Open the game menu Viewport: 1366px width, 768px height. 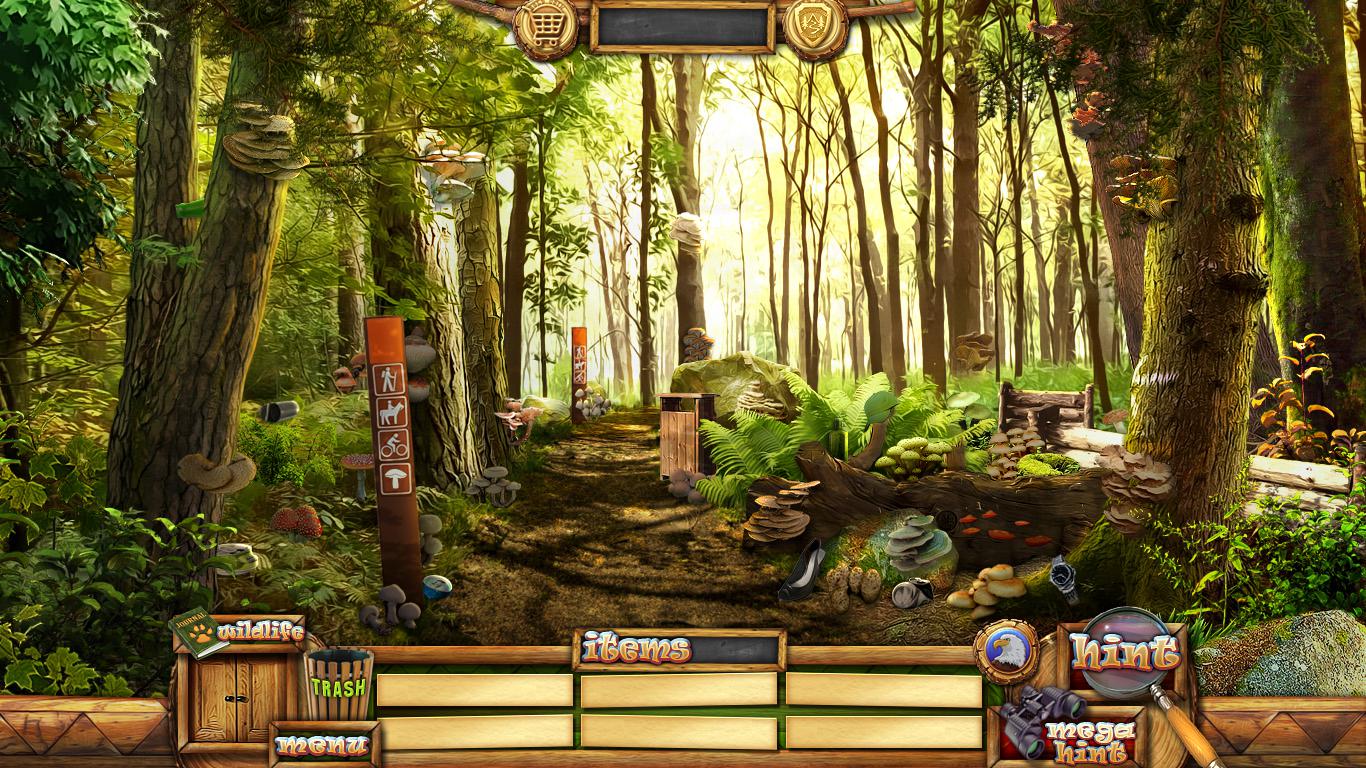click(x=322, y=745)
